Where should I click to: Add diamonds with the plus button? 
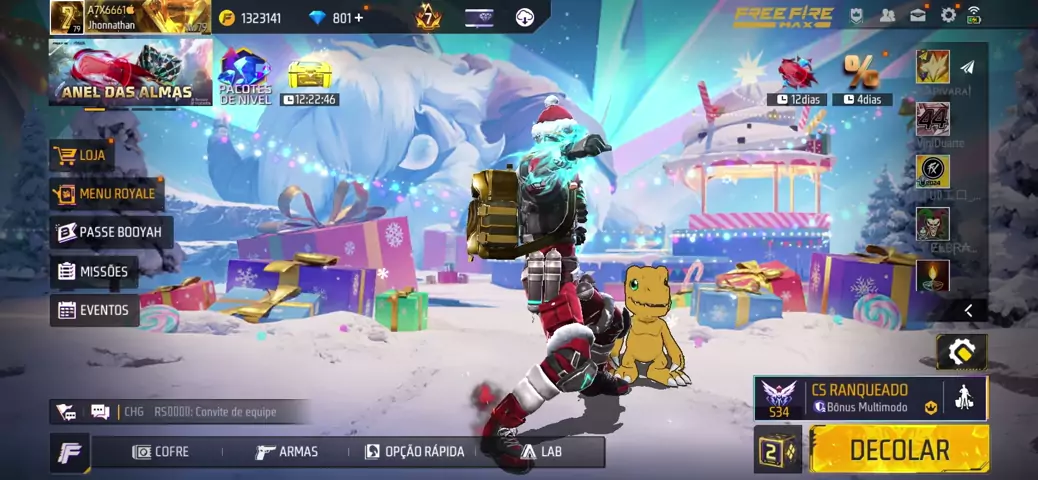[x=358, y=18]
